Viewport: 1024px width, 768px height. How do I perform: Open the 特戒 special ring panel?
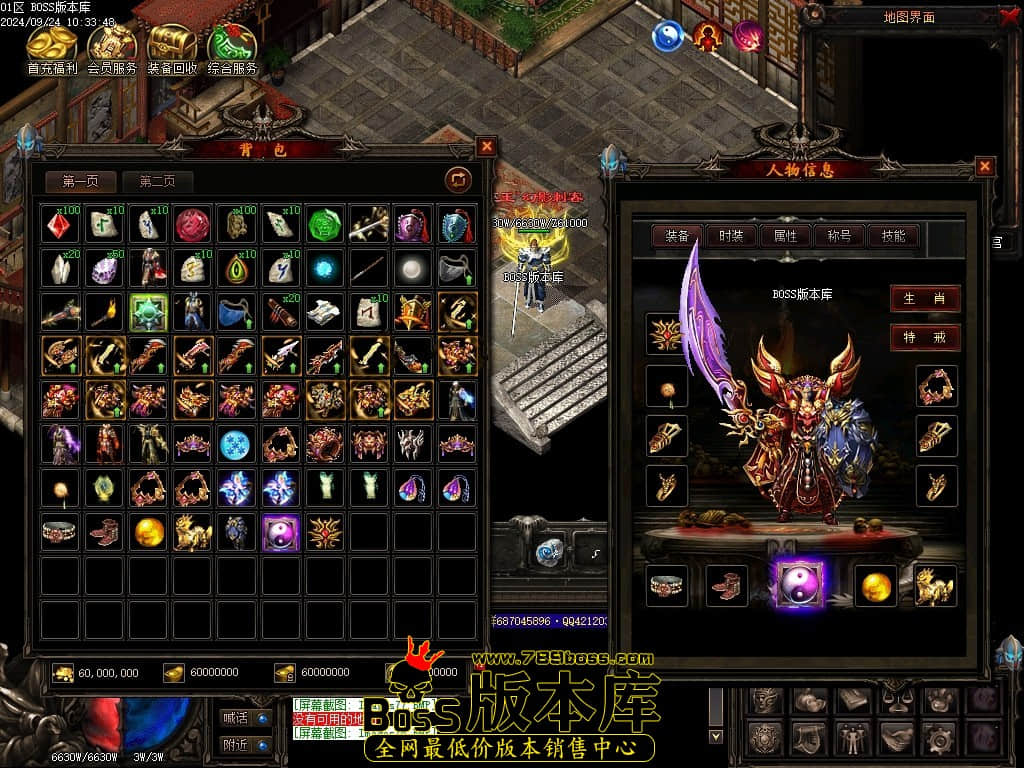pos(924,337)
